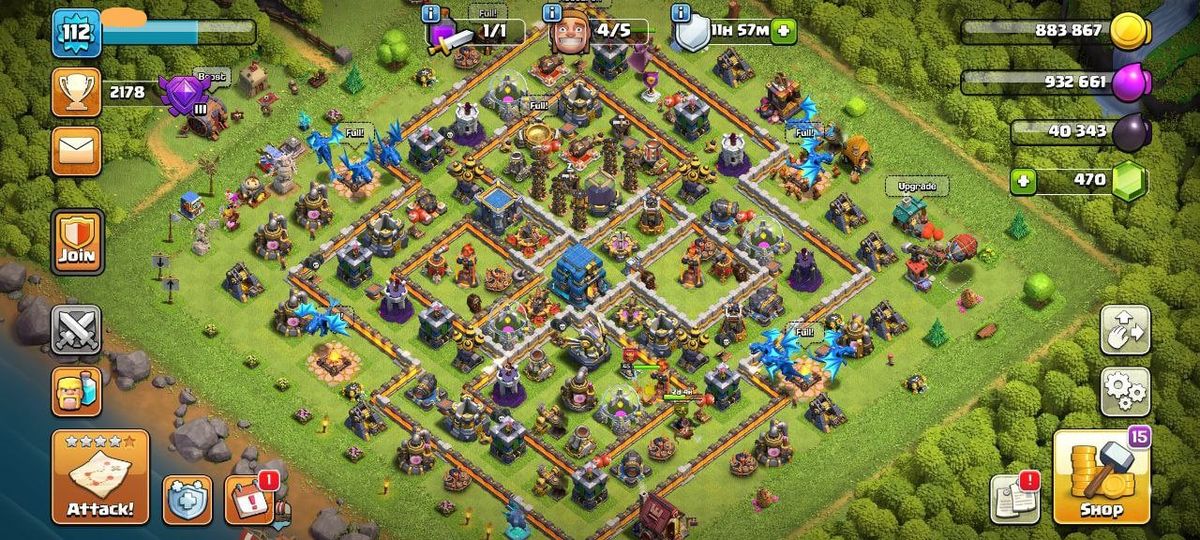1200x540 pixels.
Task: Click the blue shield plus icon
Action: point(187,499)
